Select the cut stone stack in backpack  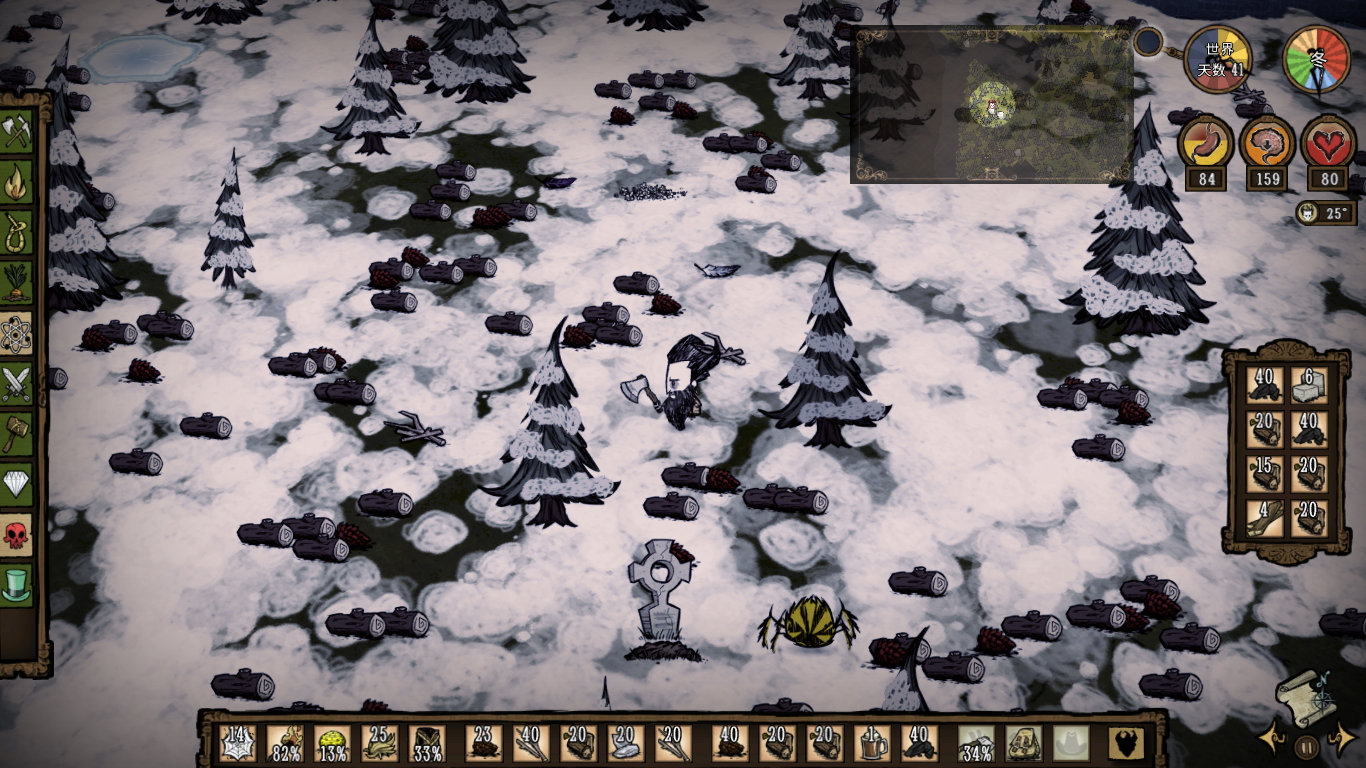(1309, 385)
